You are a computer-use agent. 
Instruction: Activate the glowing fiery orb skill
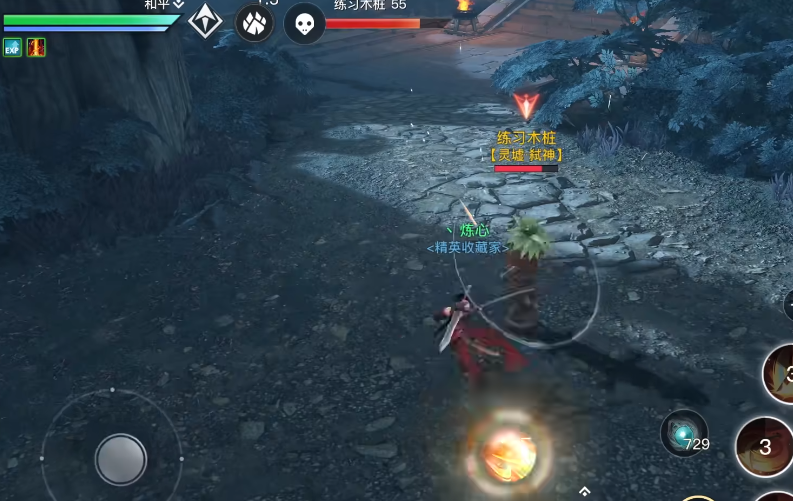(x=509, y=453)
